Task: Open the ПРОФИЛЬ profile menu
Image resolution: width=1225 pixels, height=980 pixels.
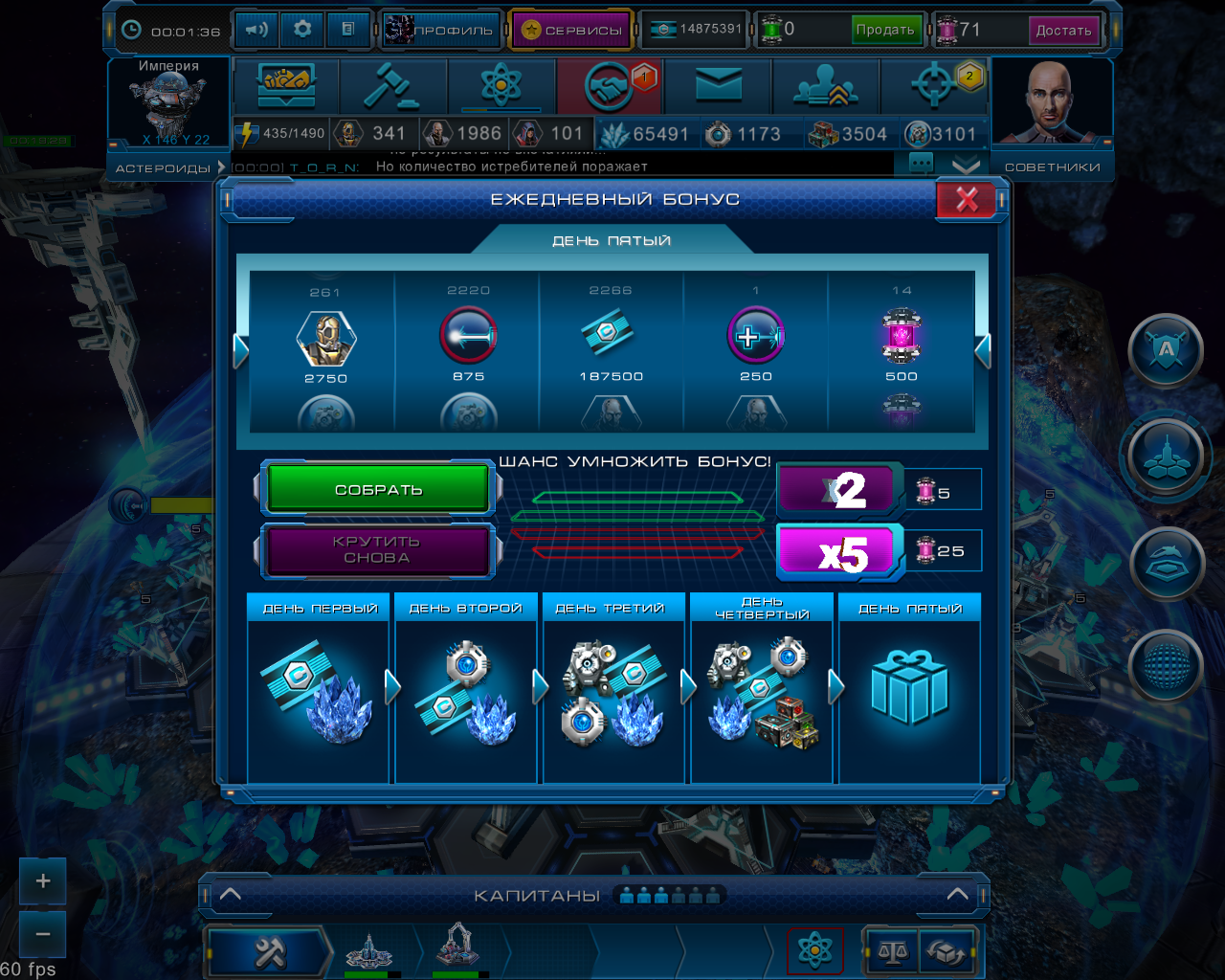Action: pyautogui.click(x=442, y=30)
